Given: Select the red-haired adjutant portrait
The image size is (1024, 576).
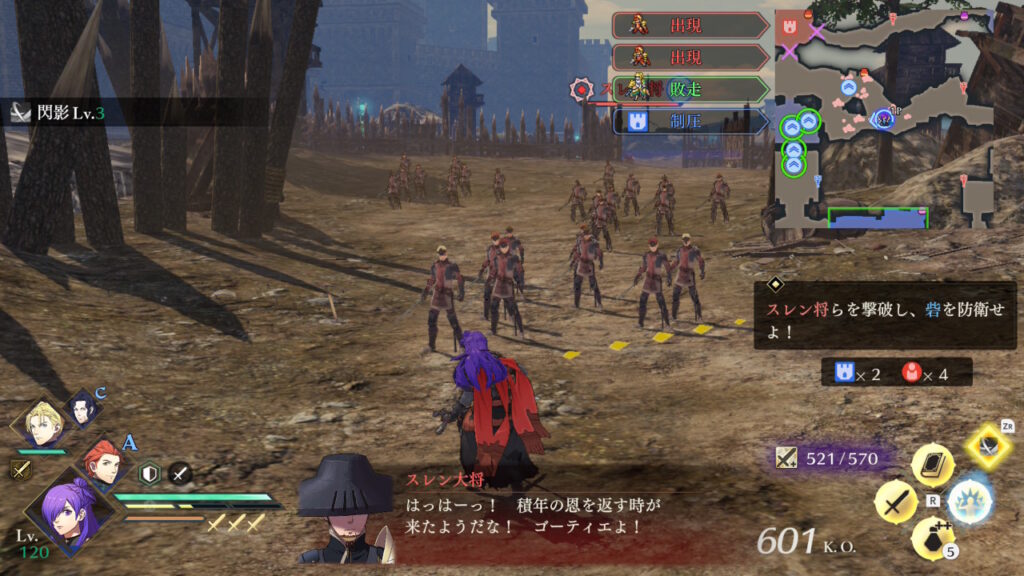Looking at the screenshot, I should [x=102, y=465].
